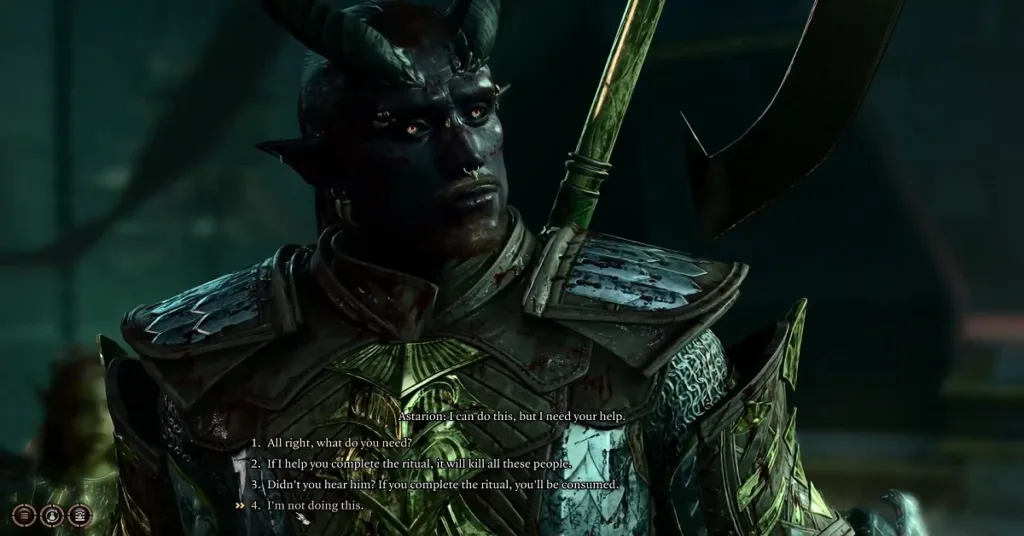Choose the "I'm not doing this." dialogue option
Screen dimensions: 1024x536
[x=315, y=505]
